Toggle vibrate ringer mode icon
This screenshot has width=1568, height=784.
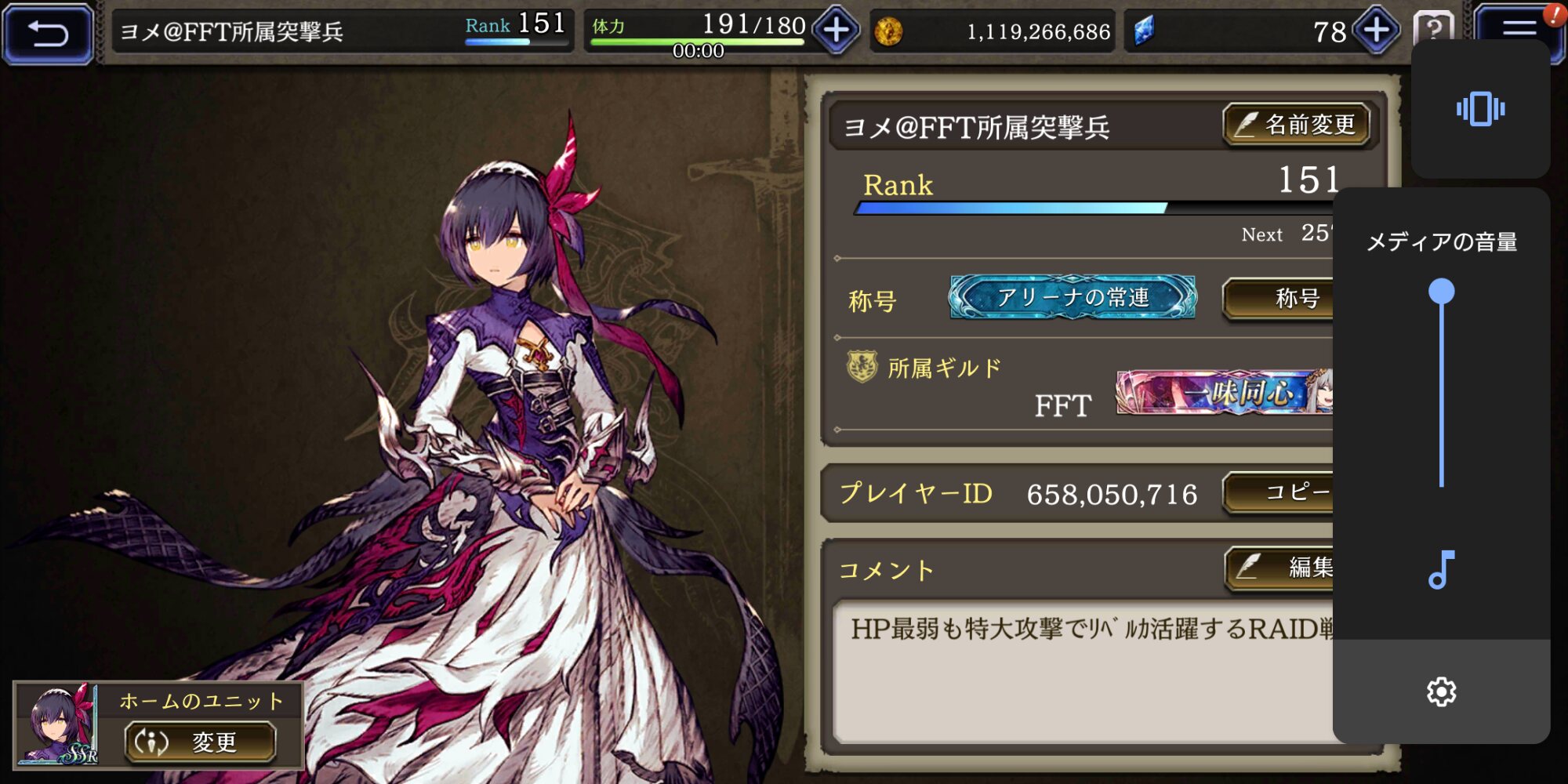tap(1480, 109)
